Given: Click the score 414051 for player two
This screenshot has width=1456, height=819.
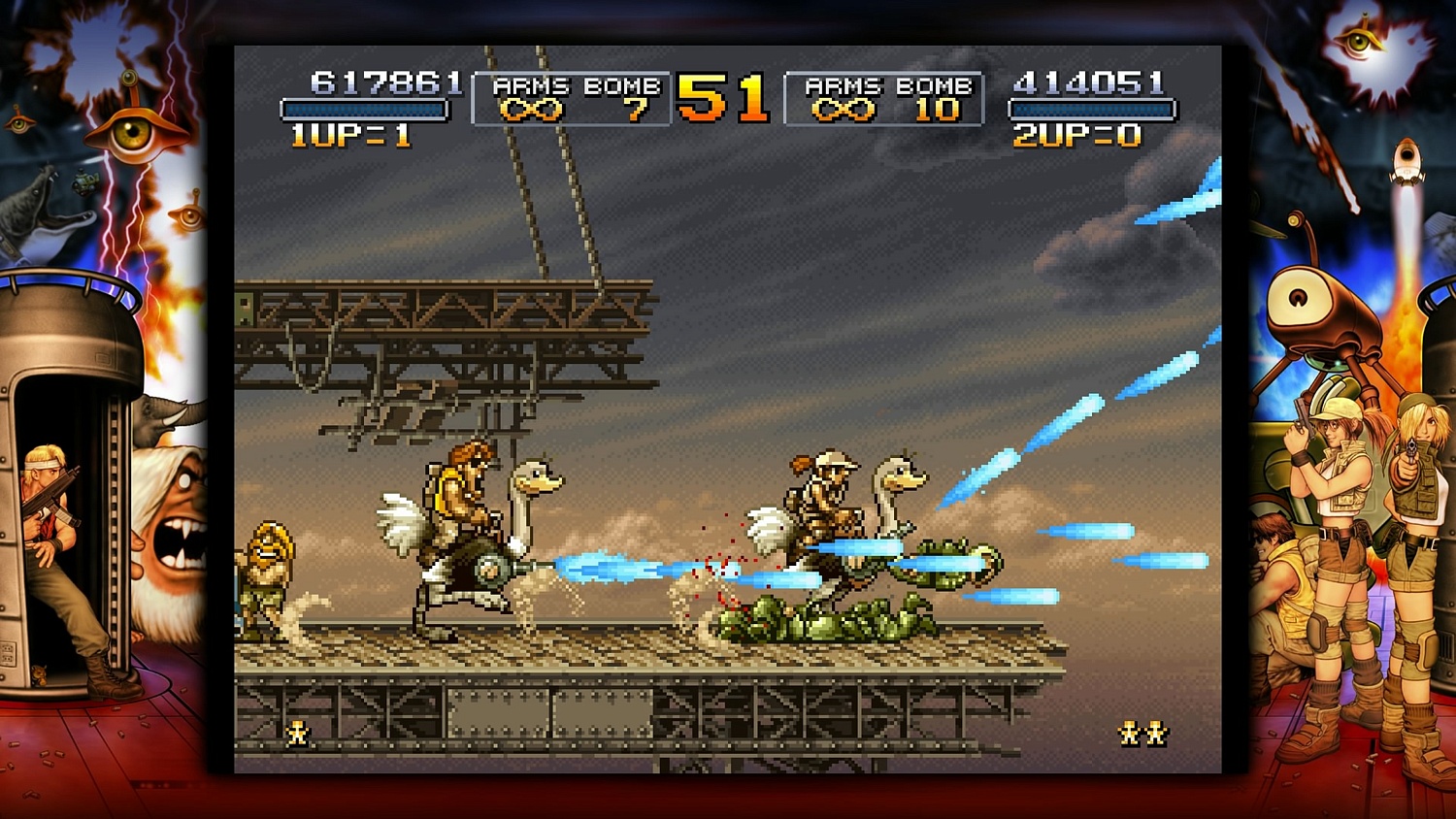Looking at the screenshot, I should pos(1089,80).
